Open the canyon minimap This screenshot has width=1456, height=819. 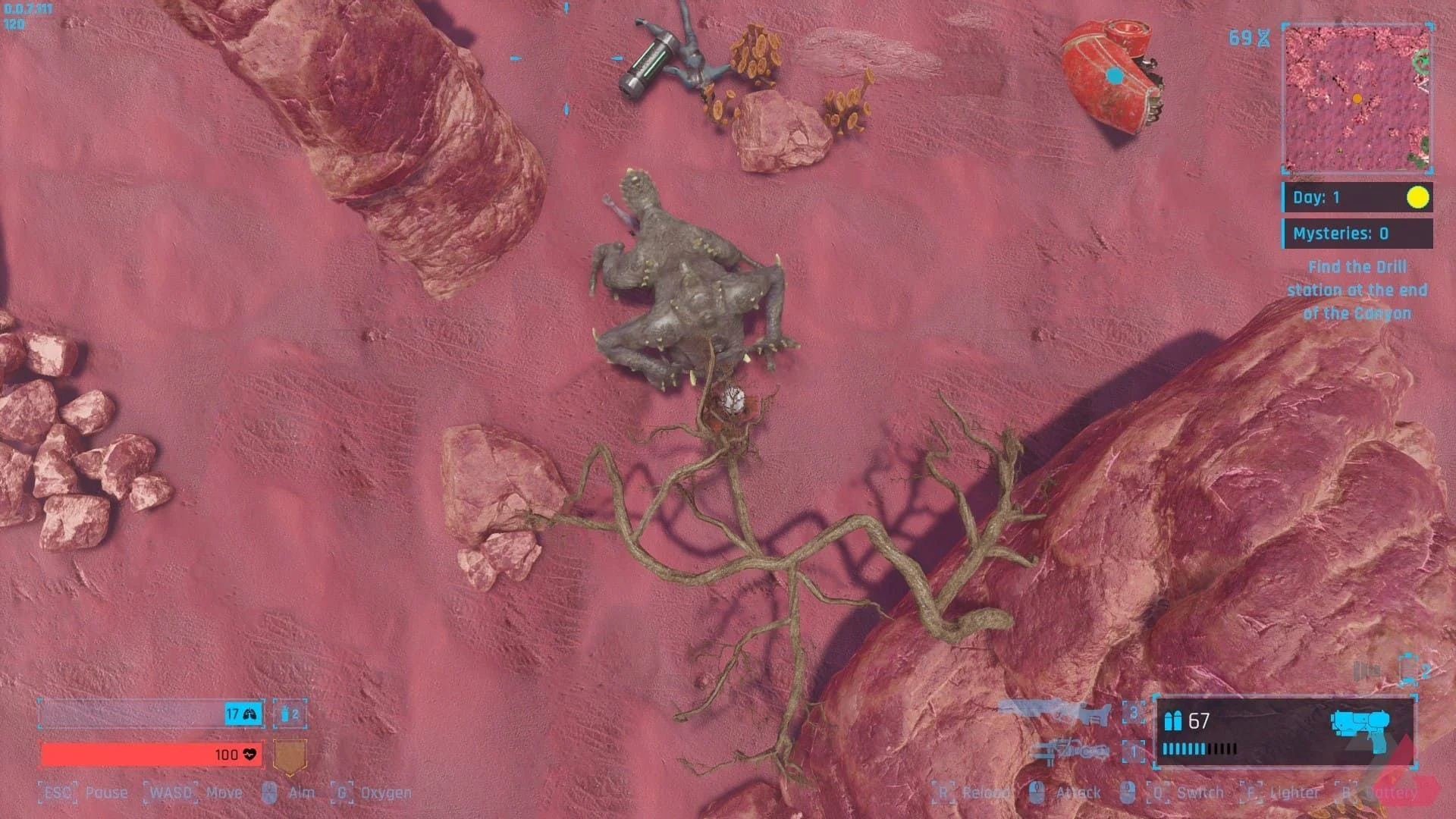[x=1357, y=99]
